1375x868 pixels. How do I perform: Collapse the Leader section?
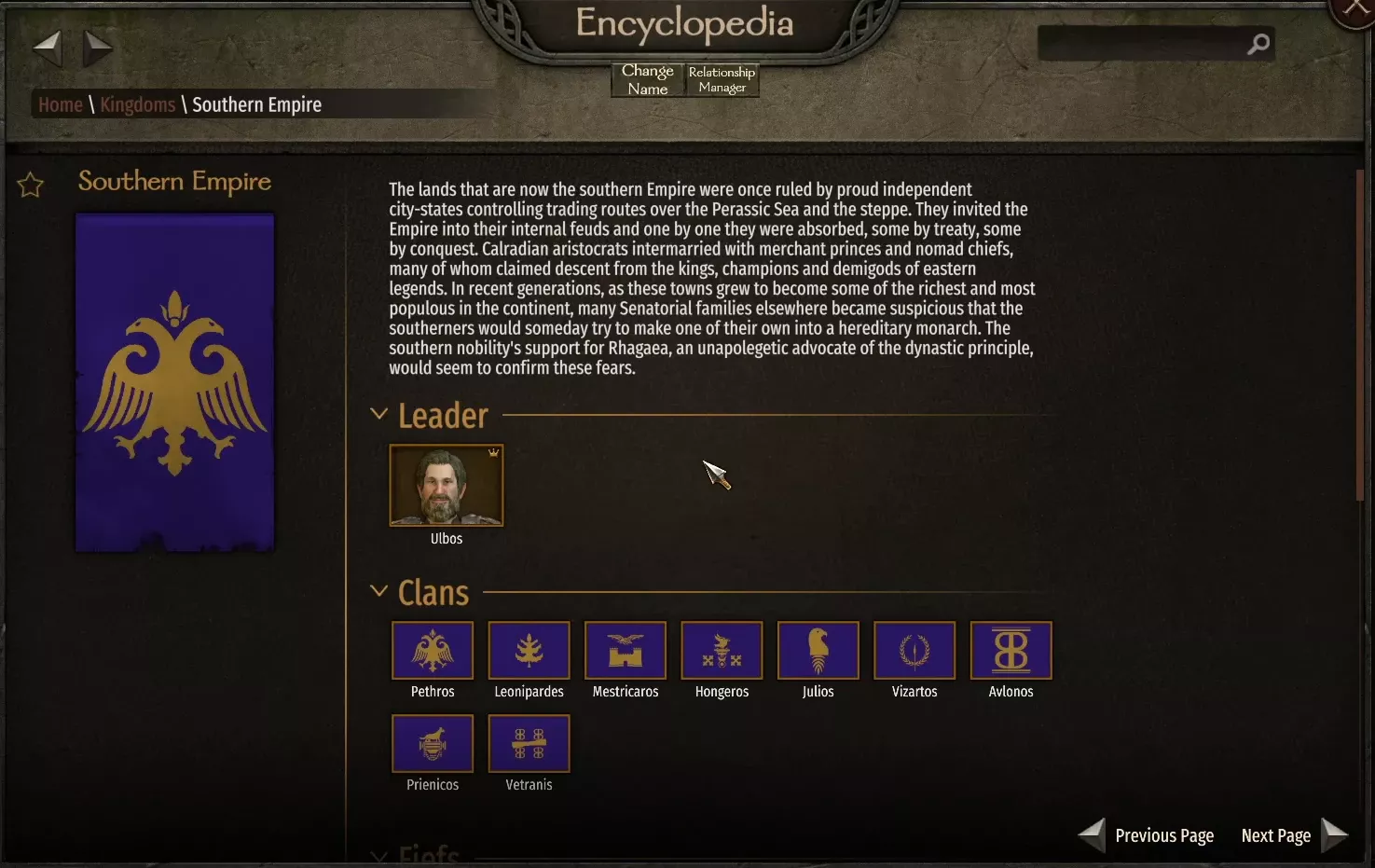pos(378,413)
